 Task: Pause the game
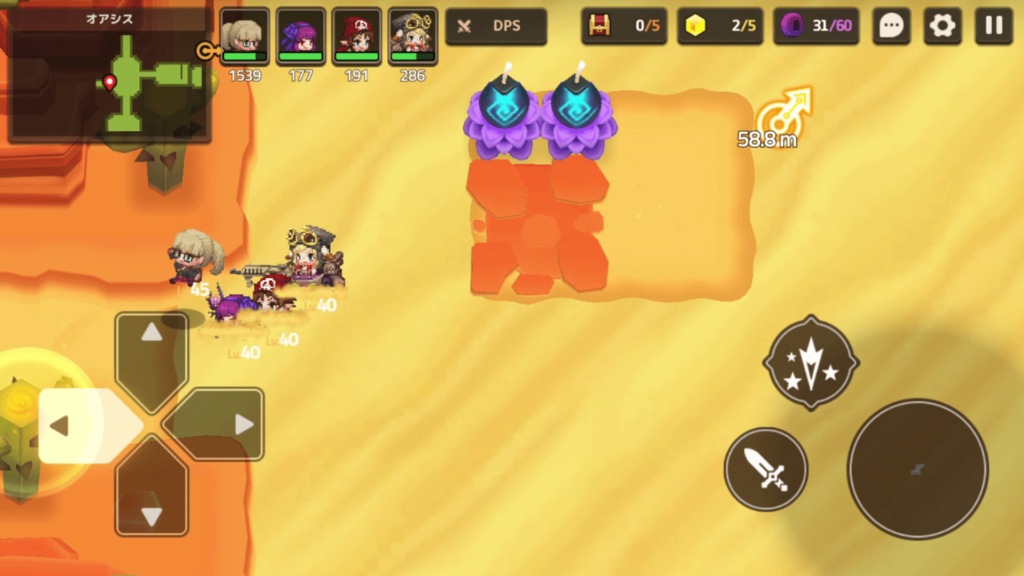point(994,26)
